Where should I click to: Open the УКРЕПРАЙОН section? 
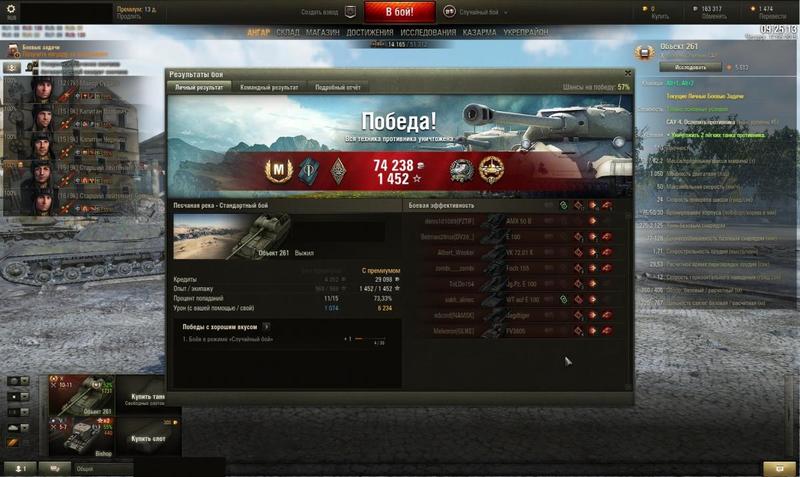pos(525,33)
